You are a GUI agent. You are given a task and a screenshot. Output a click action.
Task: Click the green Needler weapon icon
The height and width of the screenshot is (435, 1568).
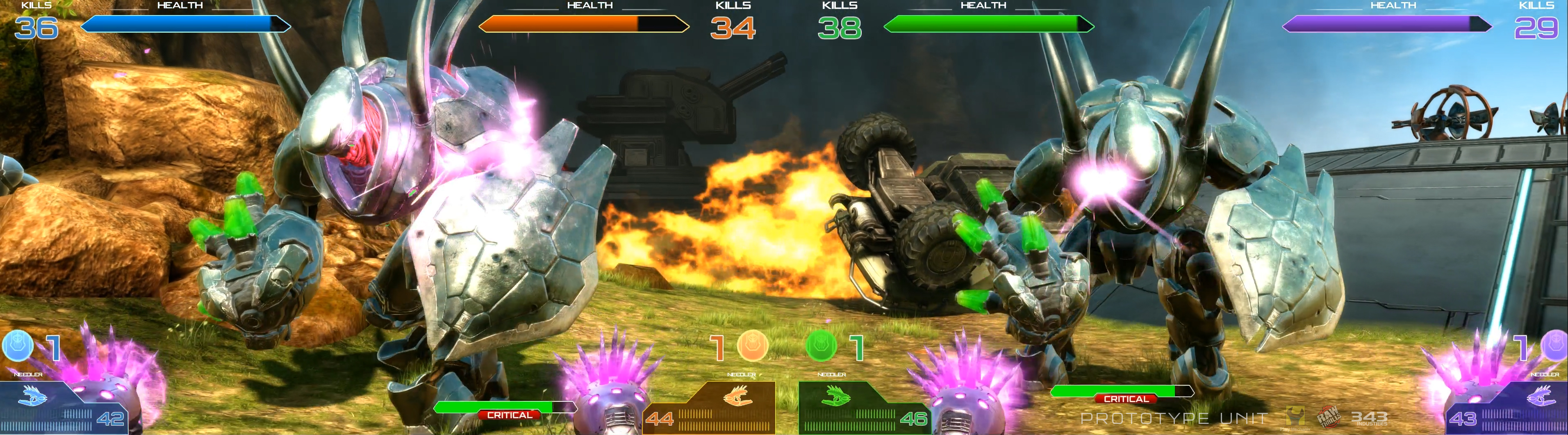click(x=836, y=397)
